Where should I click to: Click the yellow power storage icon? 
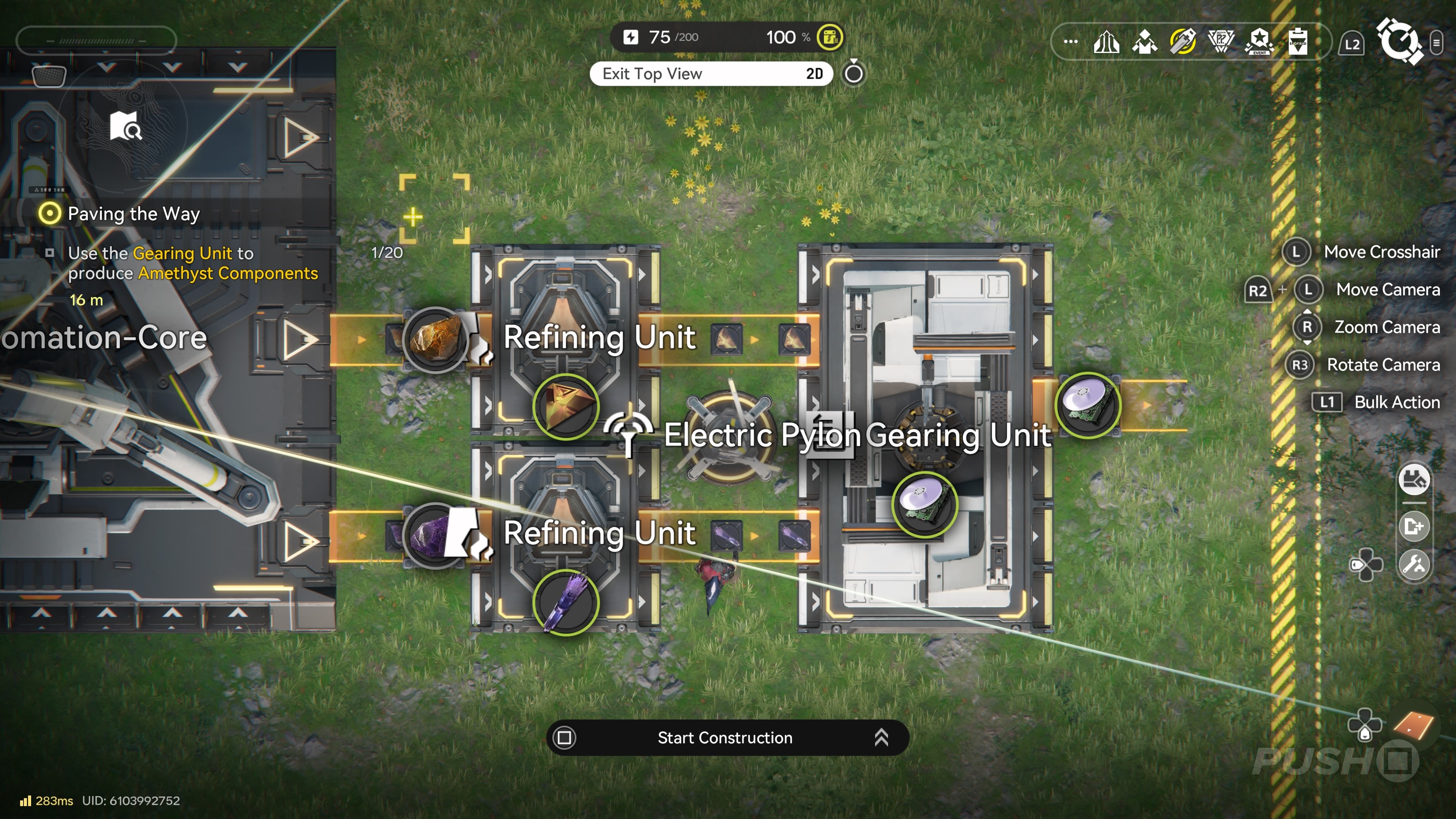coord(829,37)
